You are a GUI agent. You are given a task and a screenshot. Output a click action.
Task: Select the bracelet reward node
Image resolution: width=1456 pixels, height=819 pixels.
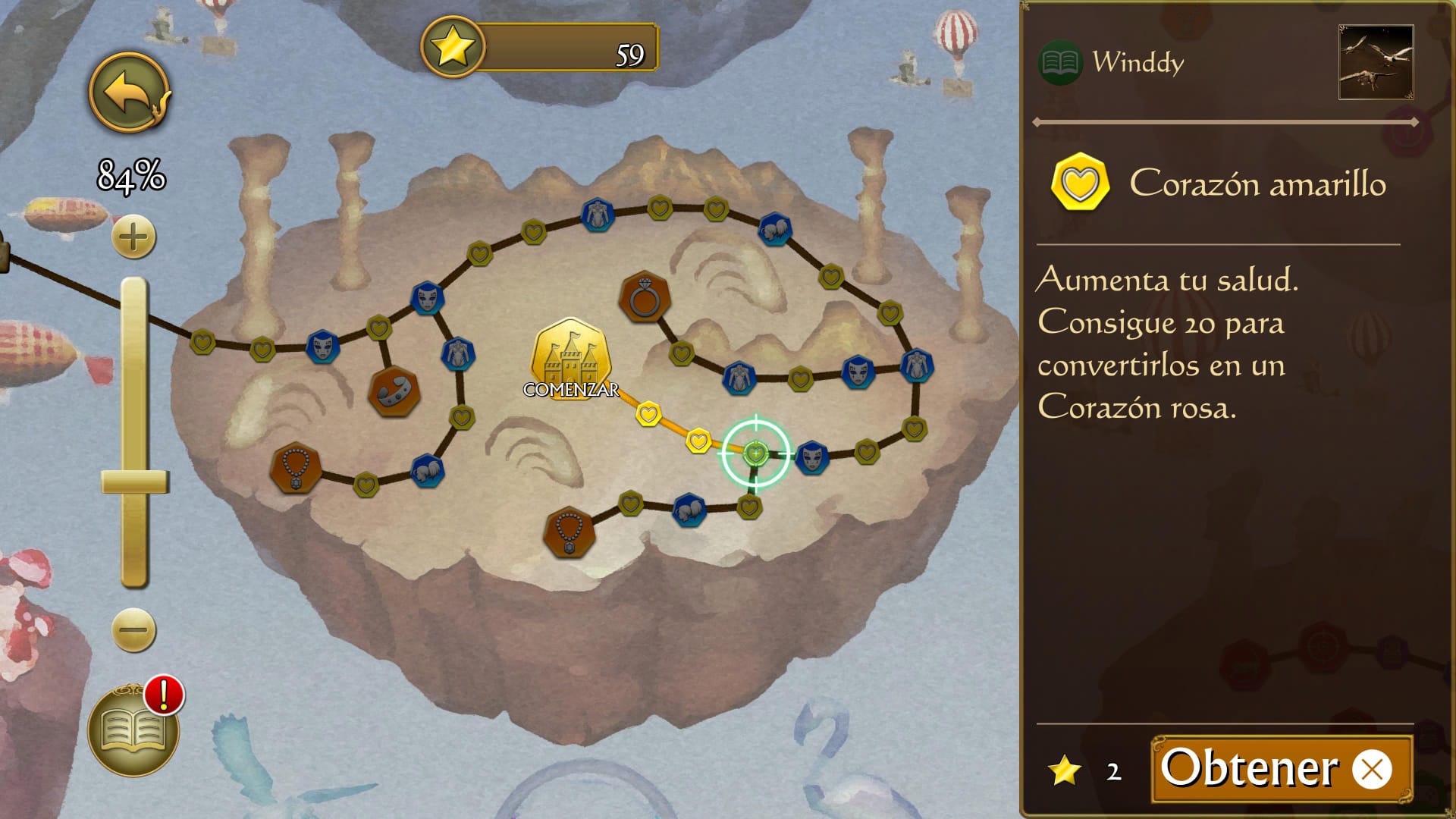tap(394, 391)
